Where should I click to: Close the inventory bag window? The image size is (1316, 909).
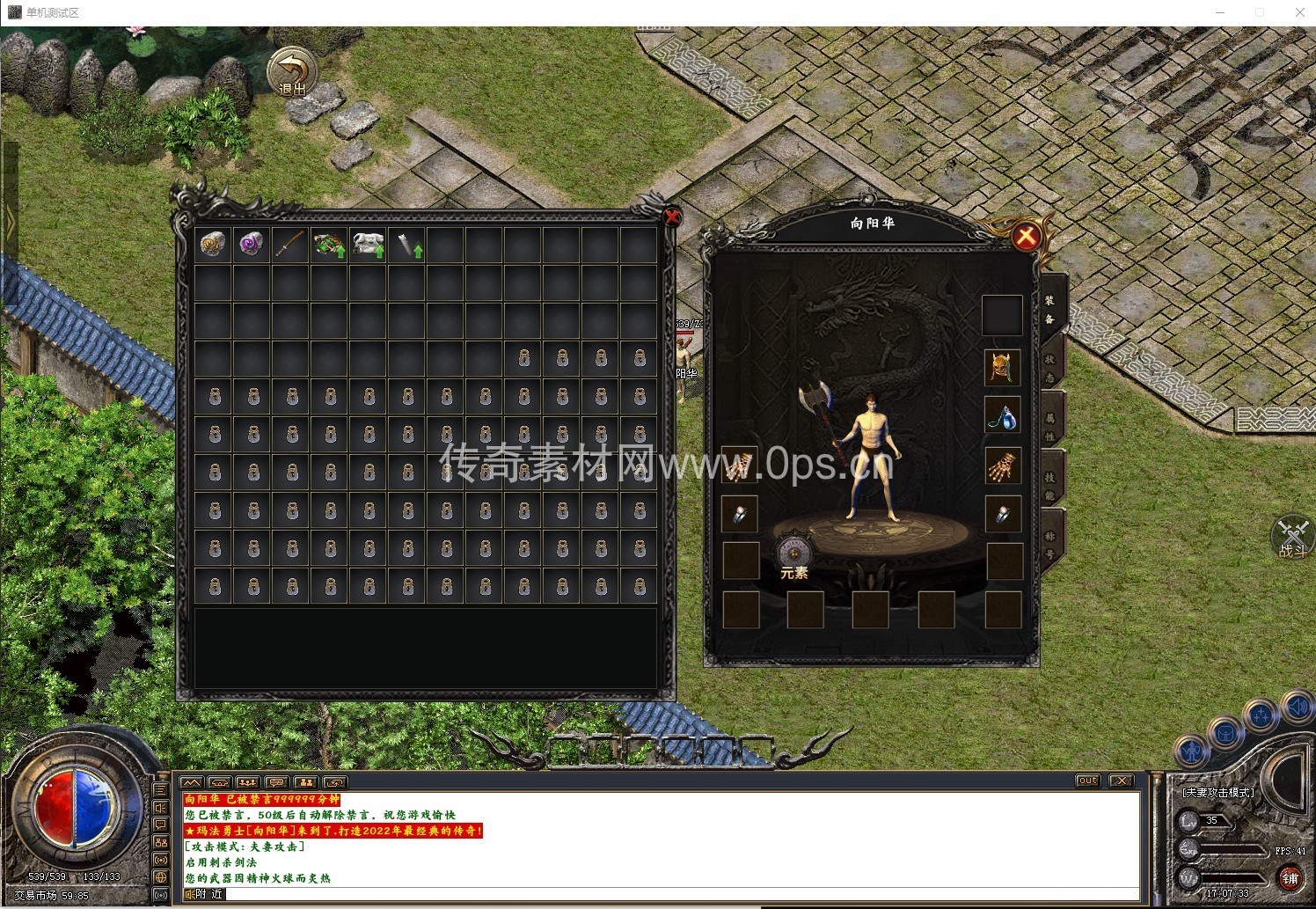[672, 216]
